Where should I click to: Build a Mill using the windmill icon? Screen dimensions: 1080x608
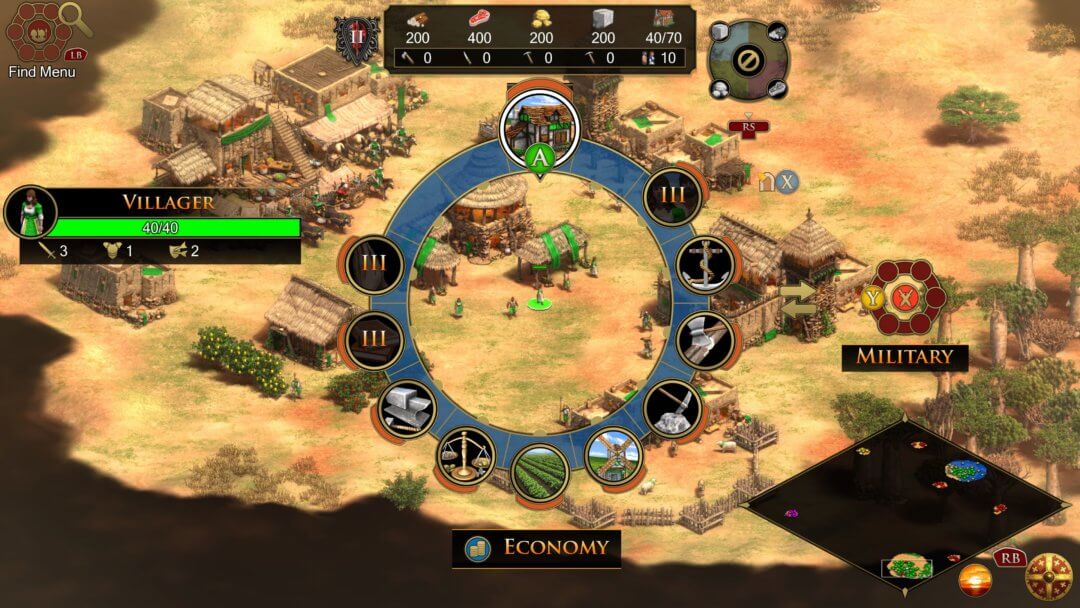612,458
